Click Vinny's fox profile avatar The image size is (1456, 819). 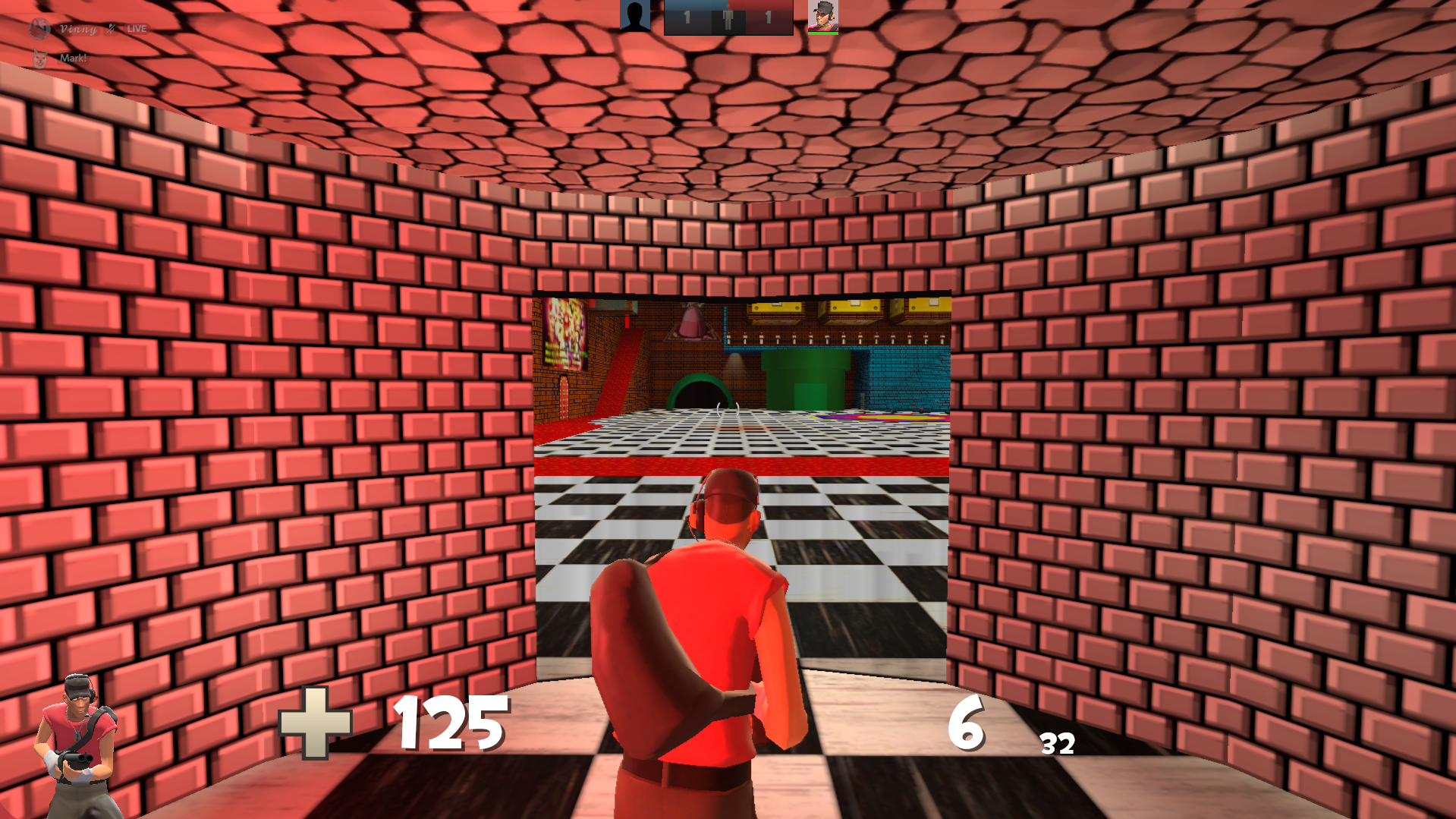39,30
